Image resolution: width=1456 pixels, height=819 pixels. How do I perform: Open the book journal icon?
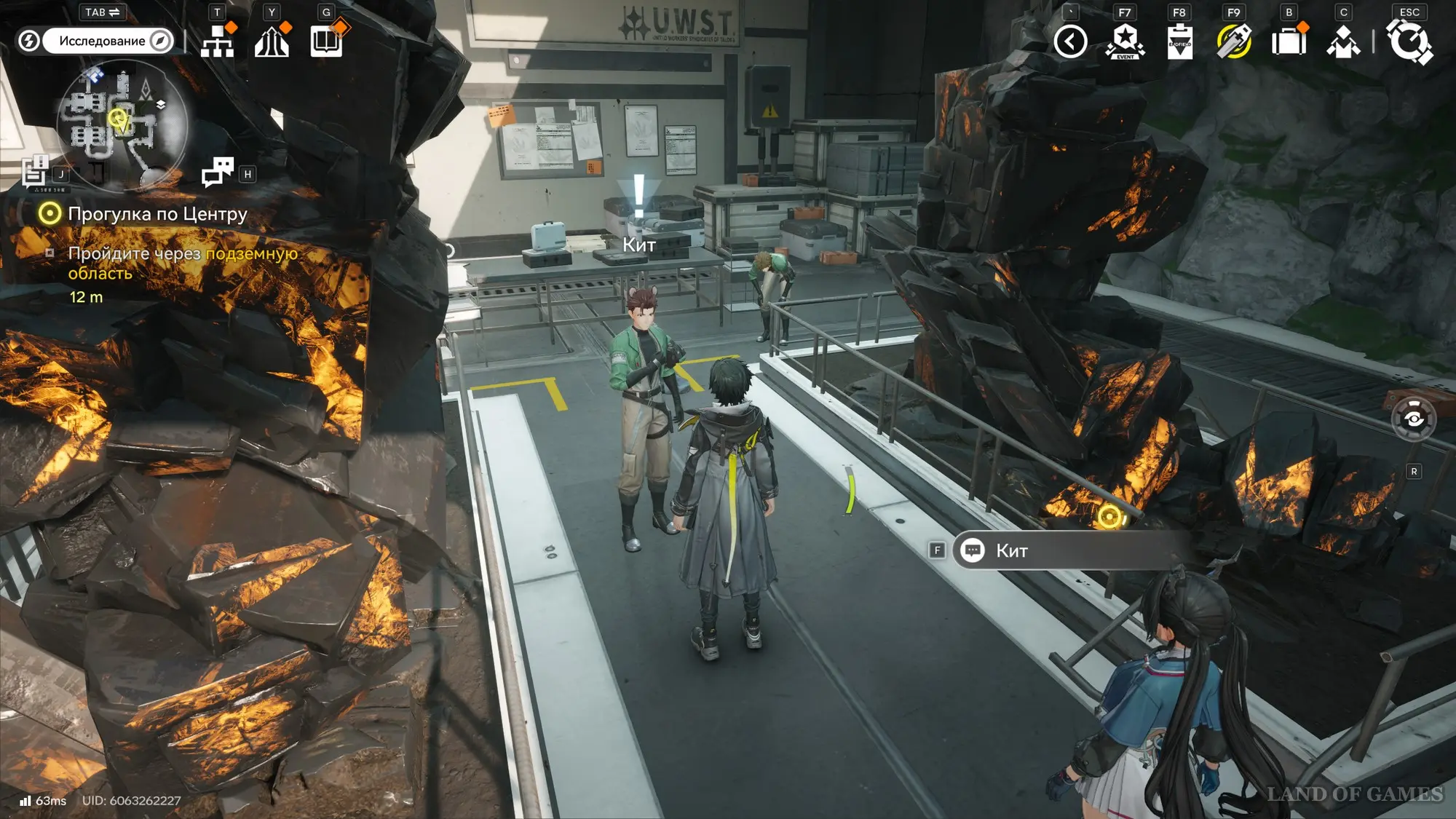[x=326, y=41]
